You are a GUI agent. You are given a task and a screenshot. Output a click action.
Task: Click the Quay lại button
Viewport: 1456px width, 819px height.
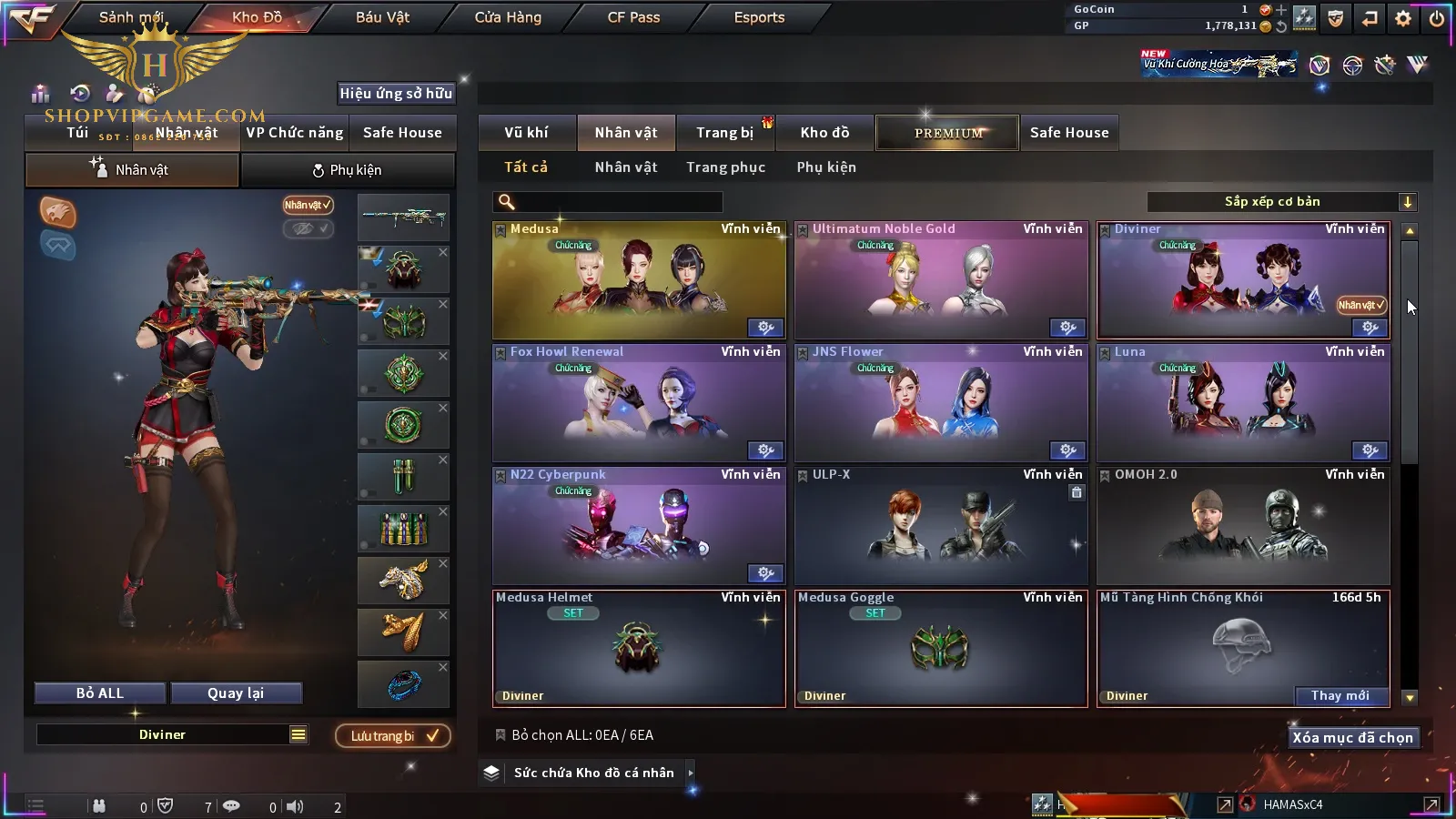(236, 693)
